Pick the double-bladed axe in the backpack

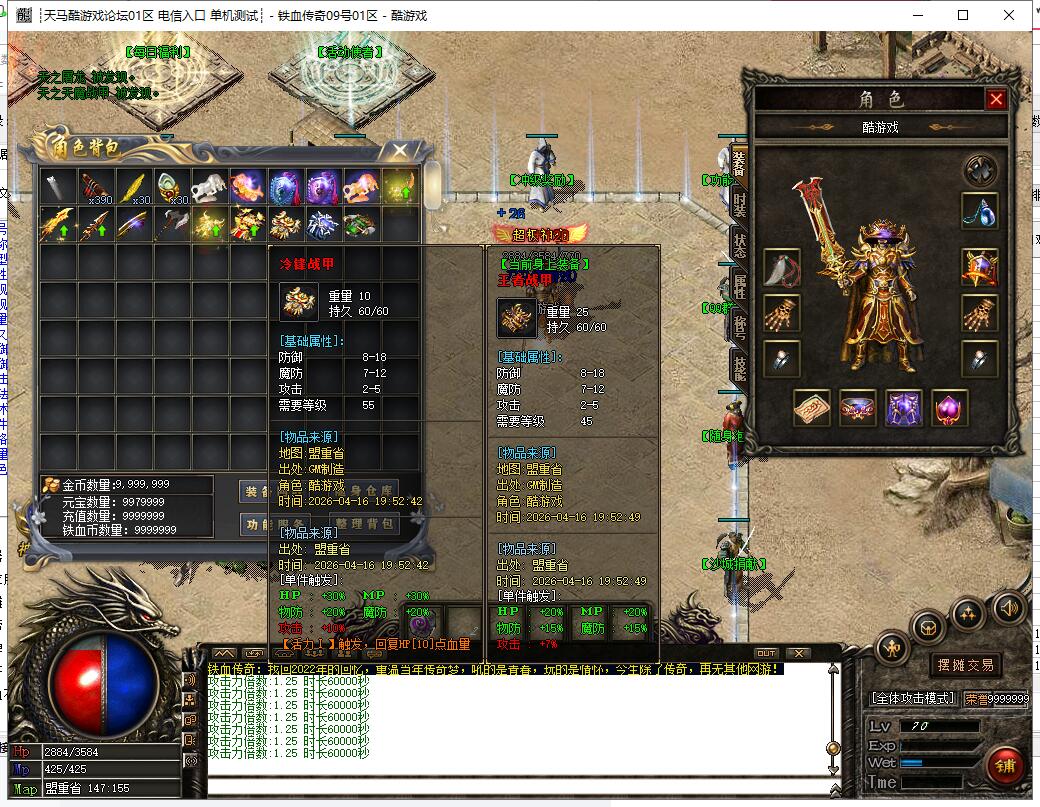point(171,225)
